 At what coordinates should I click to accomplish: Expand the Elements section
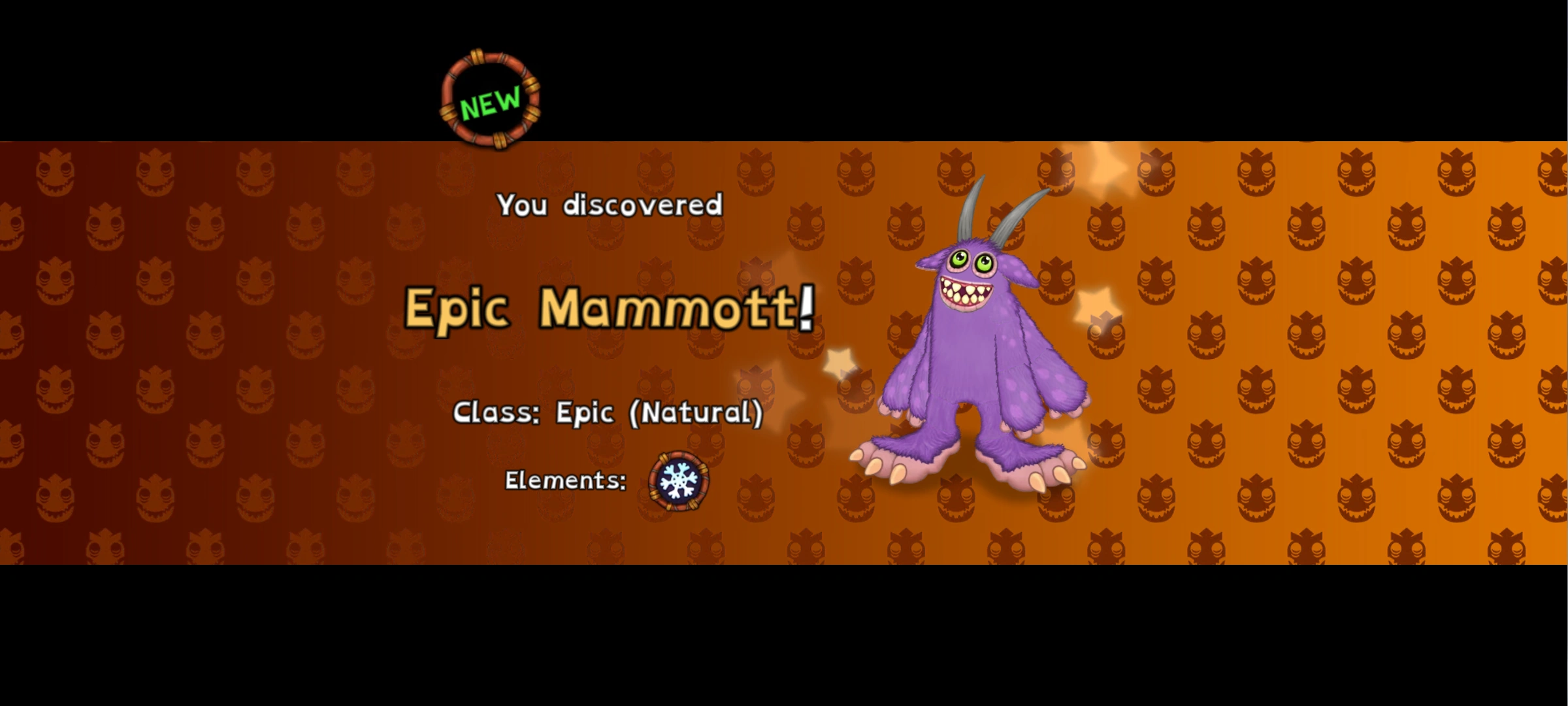click(x=565, y=480)
